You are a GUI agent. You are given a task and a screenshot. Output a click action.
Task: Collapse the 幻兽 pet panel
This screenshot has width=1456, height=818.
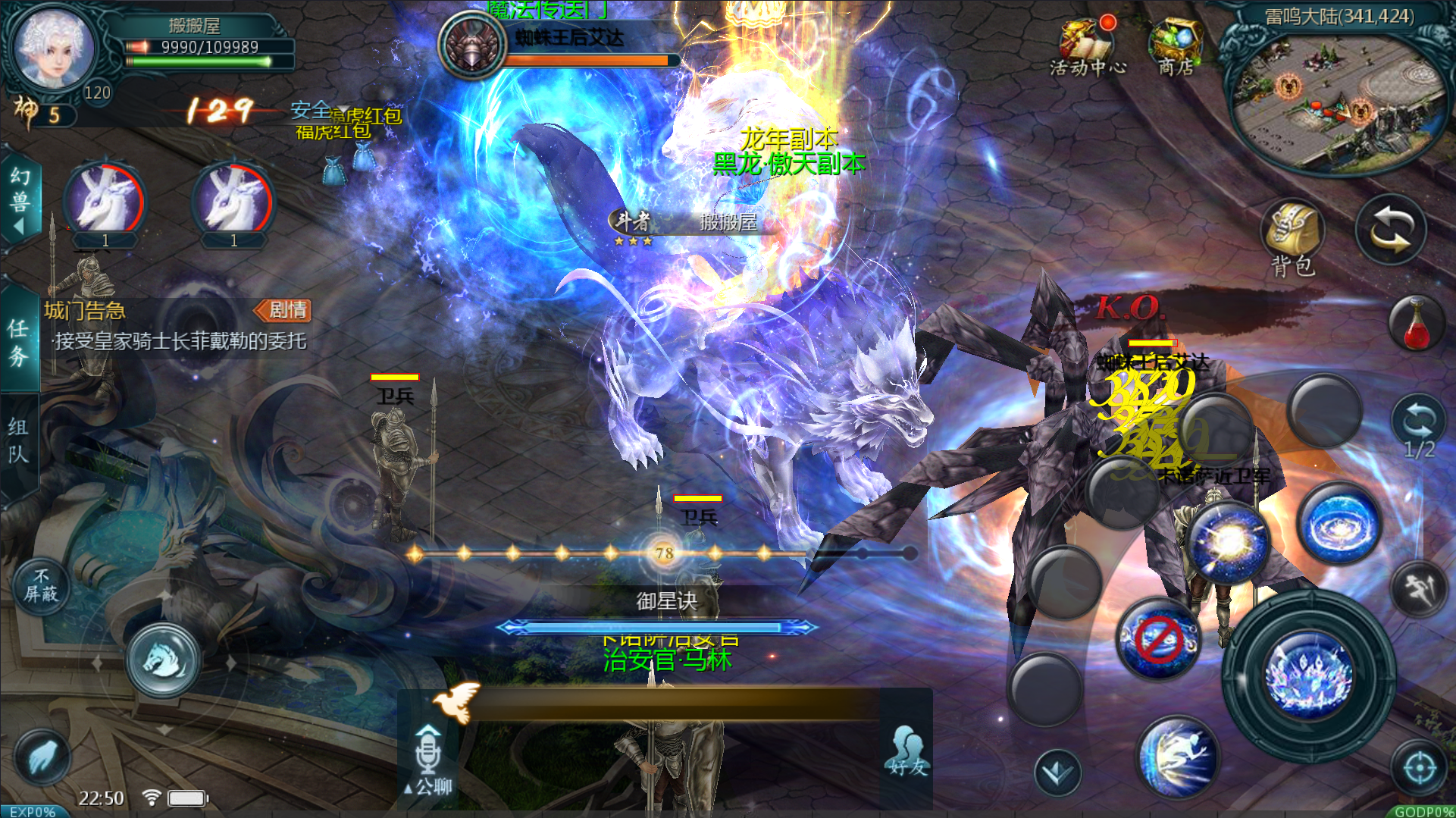[19, 200]
